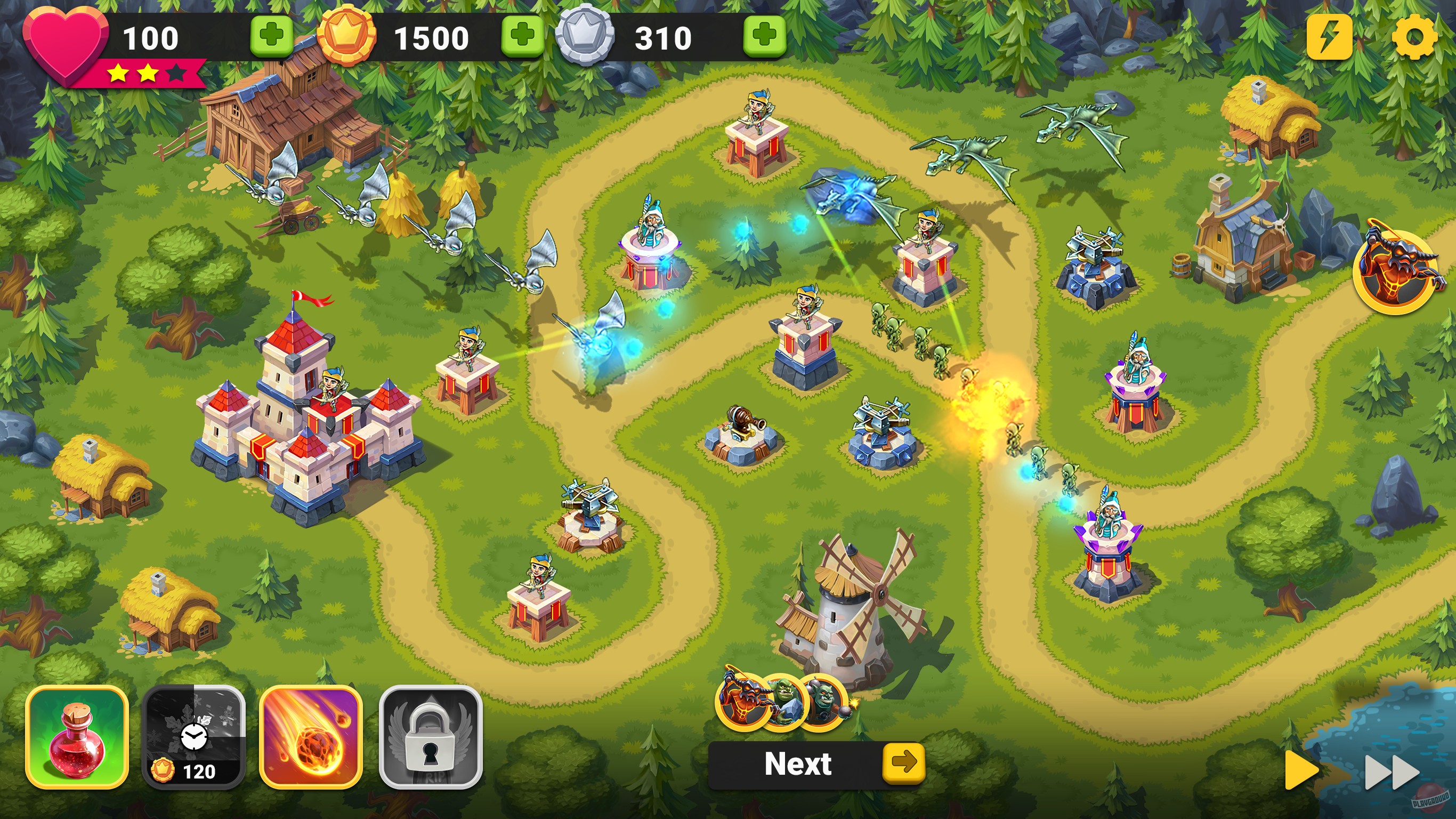Open the settings gear
The height and width of the screenshot is (819, 1456).
coord(1416,37)
